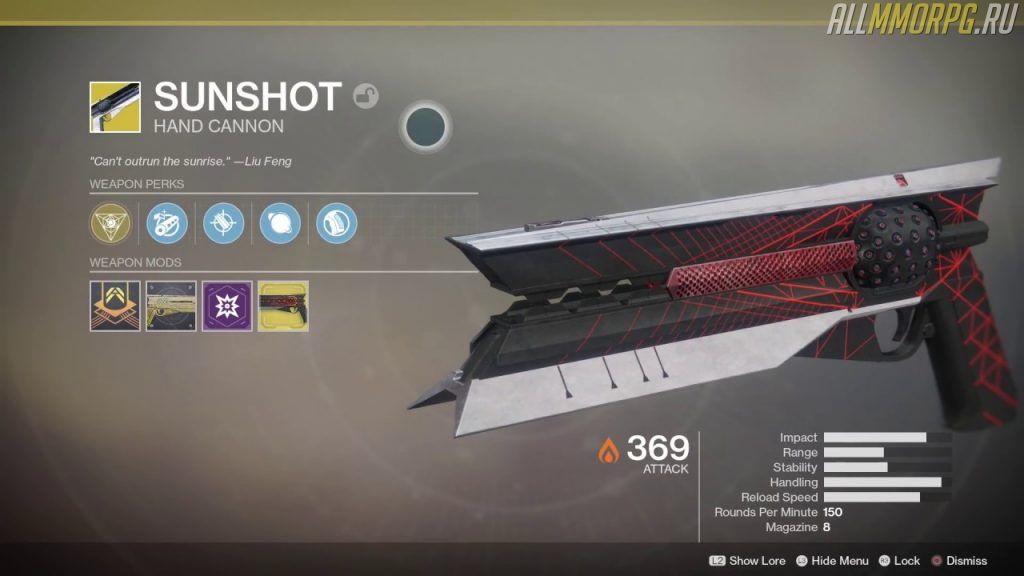The height and width of the screenshot is (576, 1024).
Task: Click the empty shader circle beside Sunshot
Action: click(426, 126)
